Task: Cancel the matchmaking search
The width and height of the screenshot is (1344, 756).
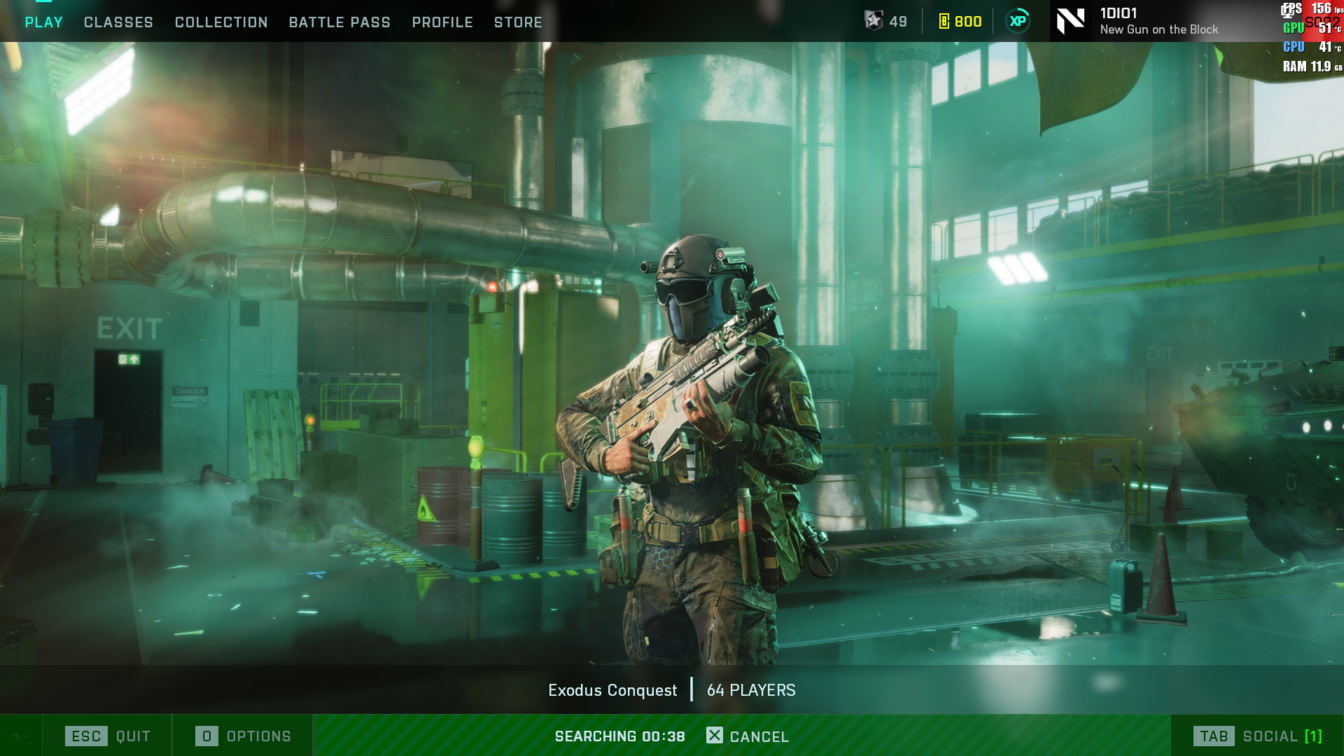Action: click(x=747, y=736)
